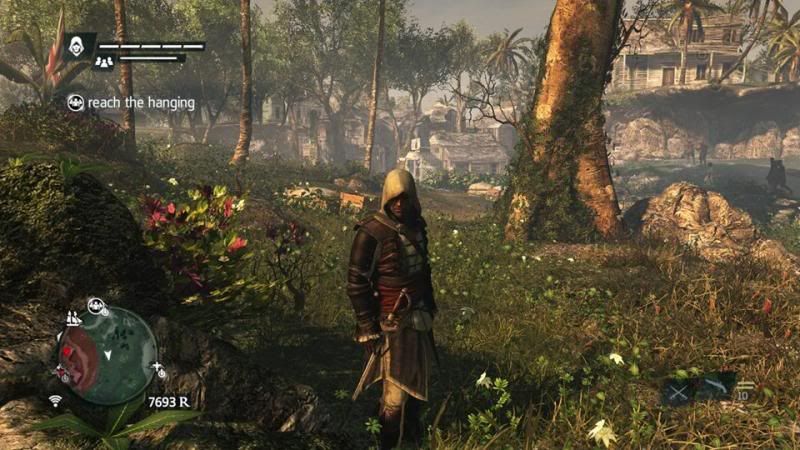Click the red target marker on the minimap
Image resolution: width=800 pixels, height=450 pixels.
tap(67, 353)
